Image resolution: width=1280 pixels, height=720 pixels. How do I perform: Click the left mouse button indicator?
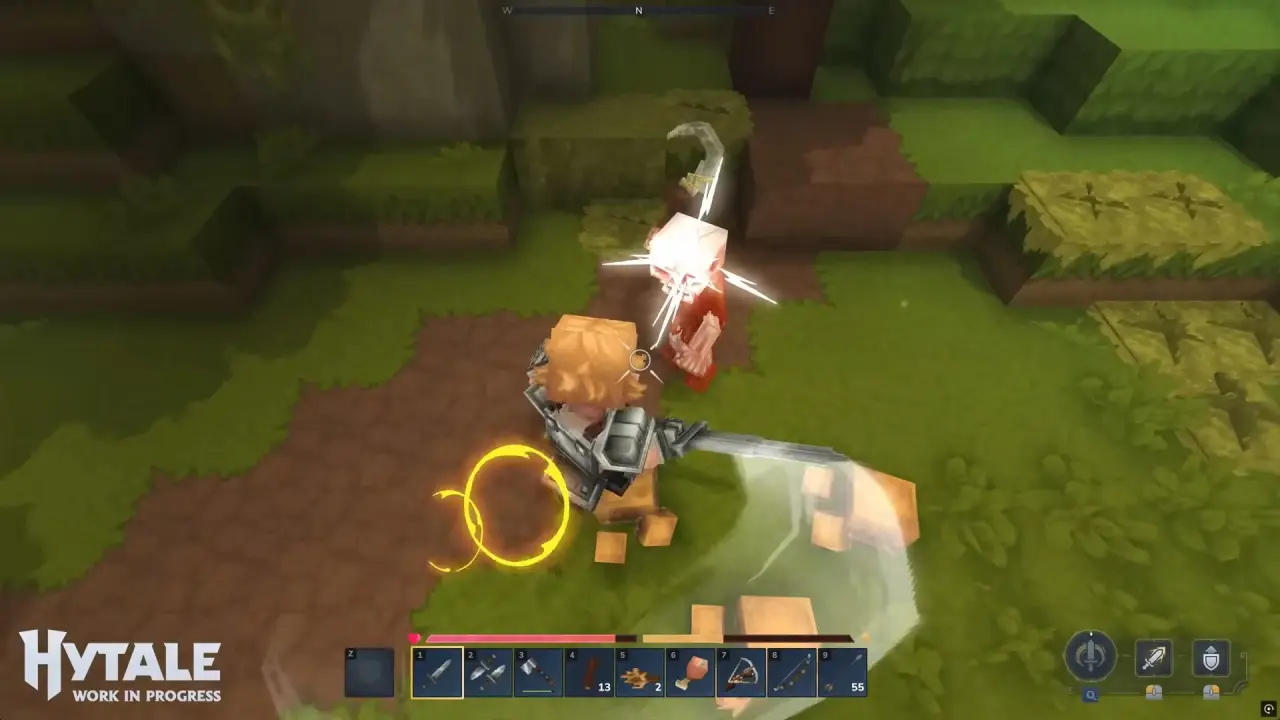pos(1154,693)
